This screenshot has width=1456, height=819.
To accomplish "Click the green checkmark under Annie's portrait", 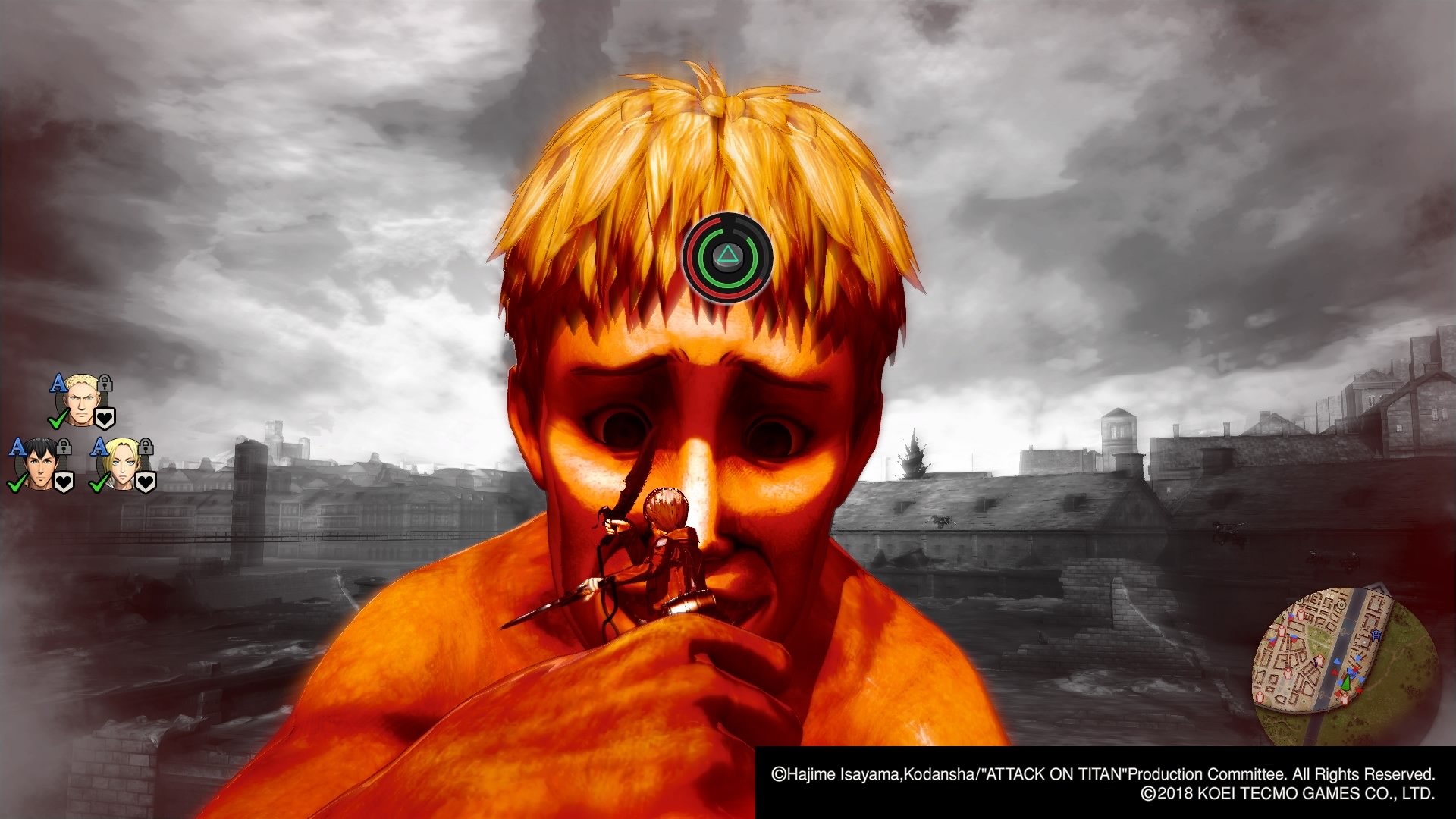I will (98, 485).
